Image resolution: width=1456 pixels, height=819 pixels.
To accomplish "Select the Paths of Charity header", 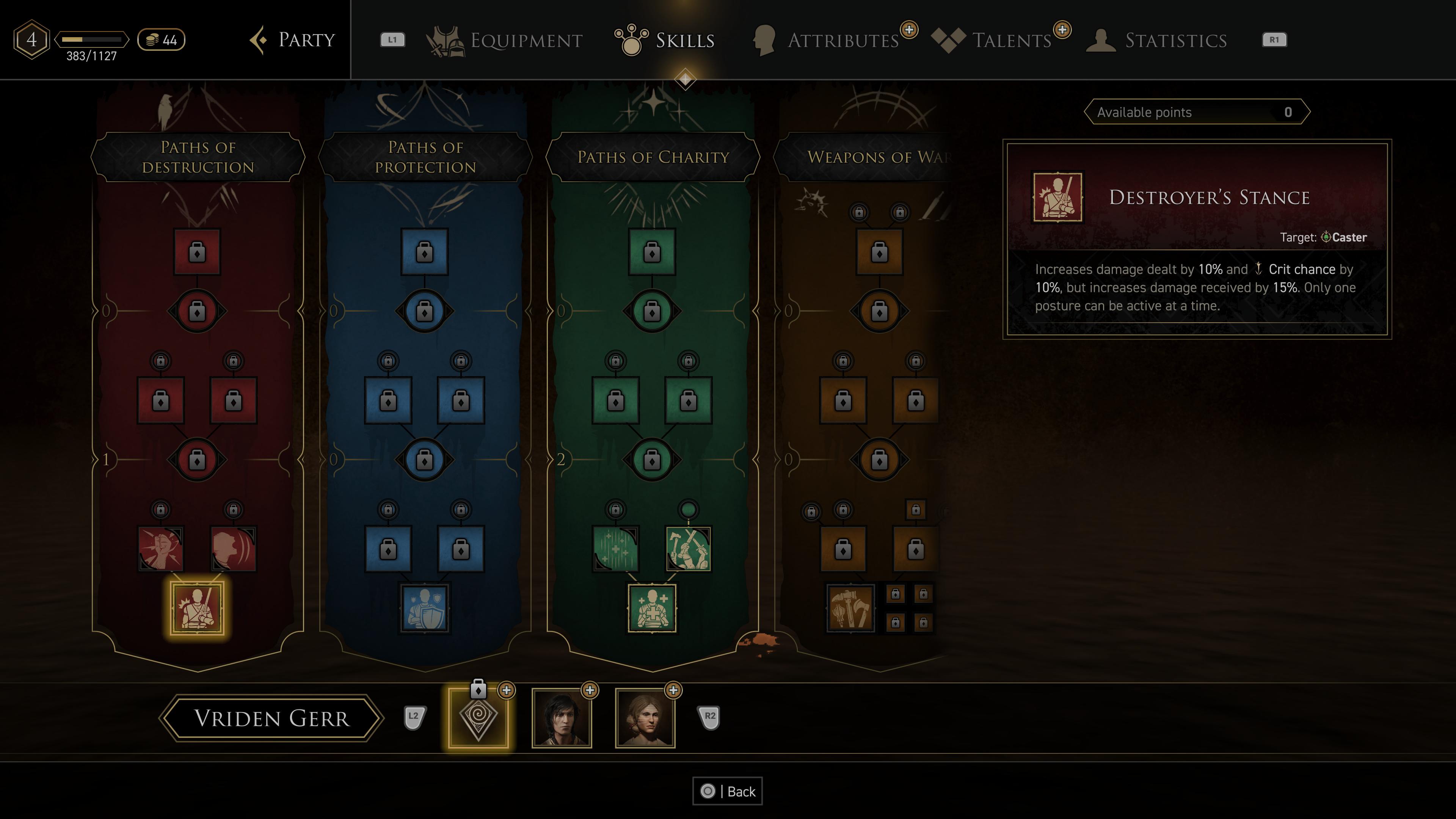I will 653,157.
